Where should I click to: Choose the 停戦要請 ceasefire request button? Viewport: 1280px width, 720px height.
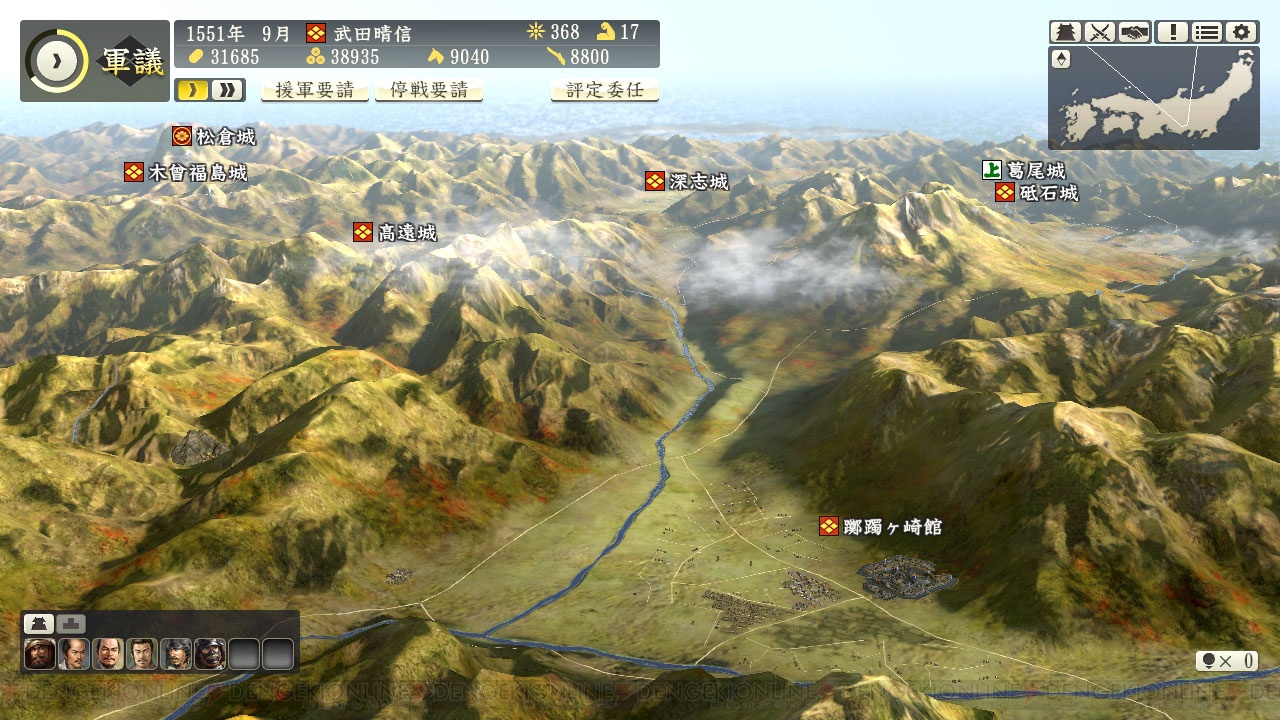pyautogui.click(x=428, y=90)
